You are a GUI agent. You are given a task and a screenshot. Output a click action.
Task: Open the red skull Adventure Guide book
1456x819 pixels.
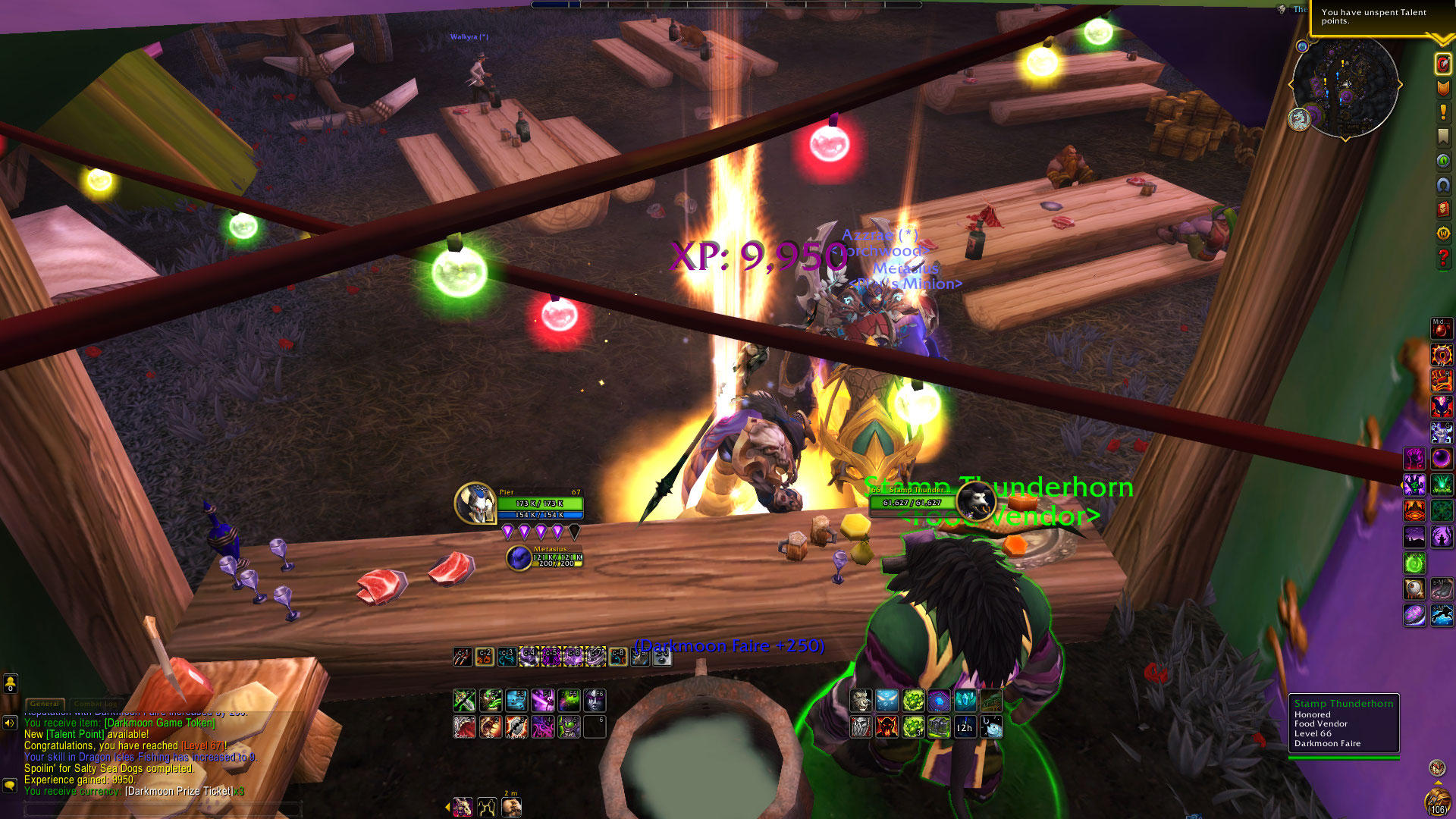pyautogui.click(x=1442, y=209)
